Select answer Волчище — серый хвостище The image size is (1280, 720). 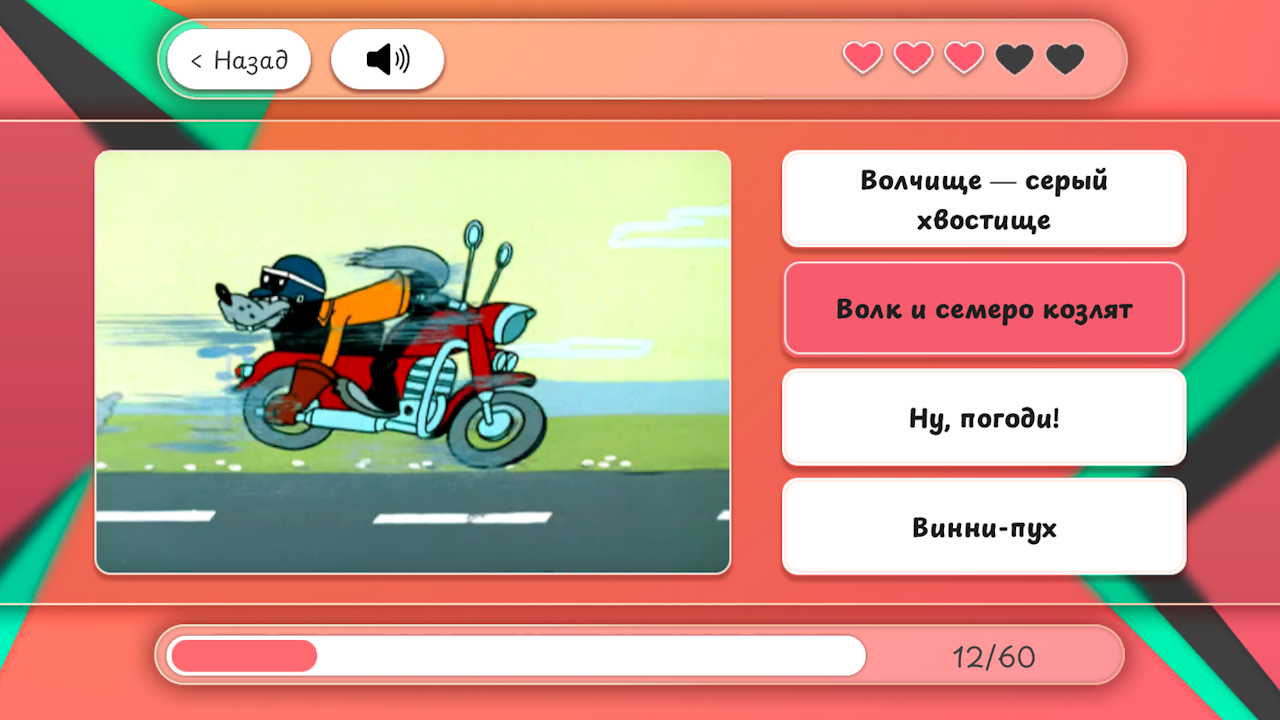point(983,198)
